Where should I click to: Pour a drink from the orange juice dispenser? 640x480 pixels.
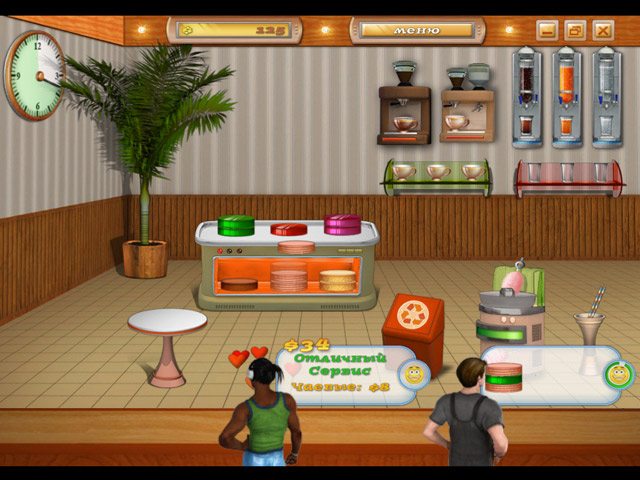[x=566, y=95]
